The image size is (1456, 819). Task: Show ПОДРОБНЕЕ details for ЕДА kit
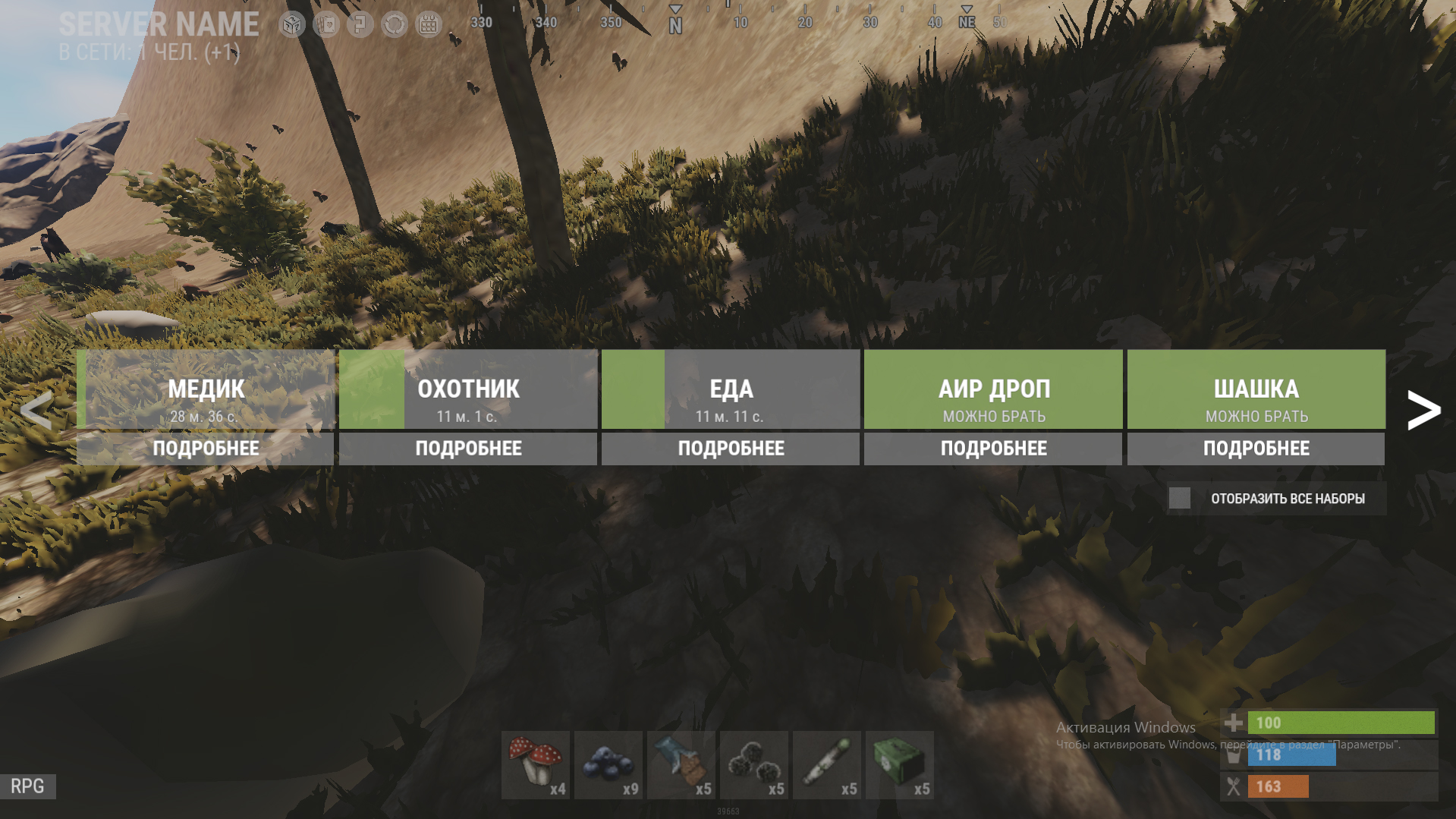(x=731, y=449)
